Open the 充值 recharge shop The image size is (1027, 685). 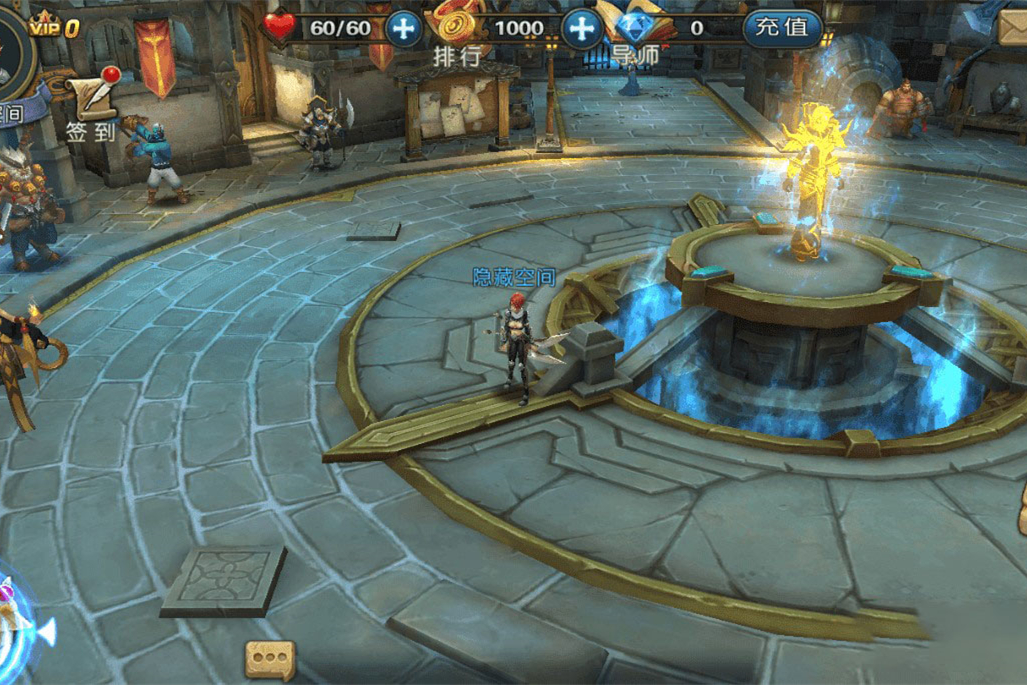pyautogui.click(x=782, y=28)
